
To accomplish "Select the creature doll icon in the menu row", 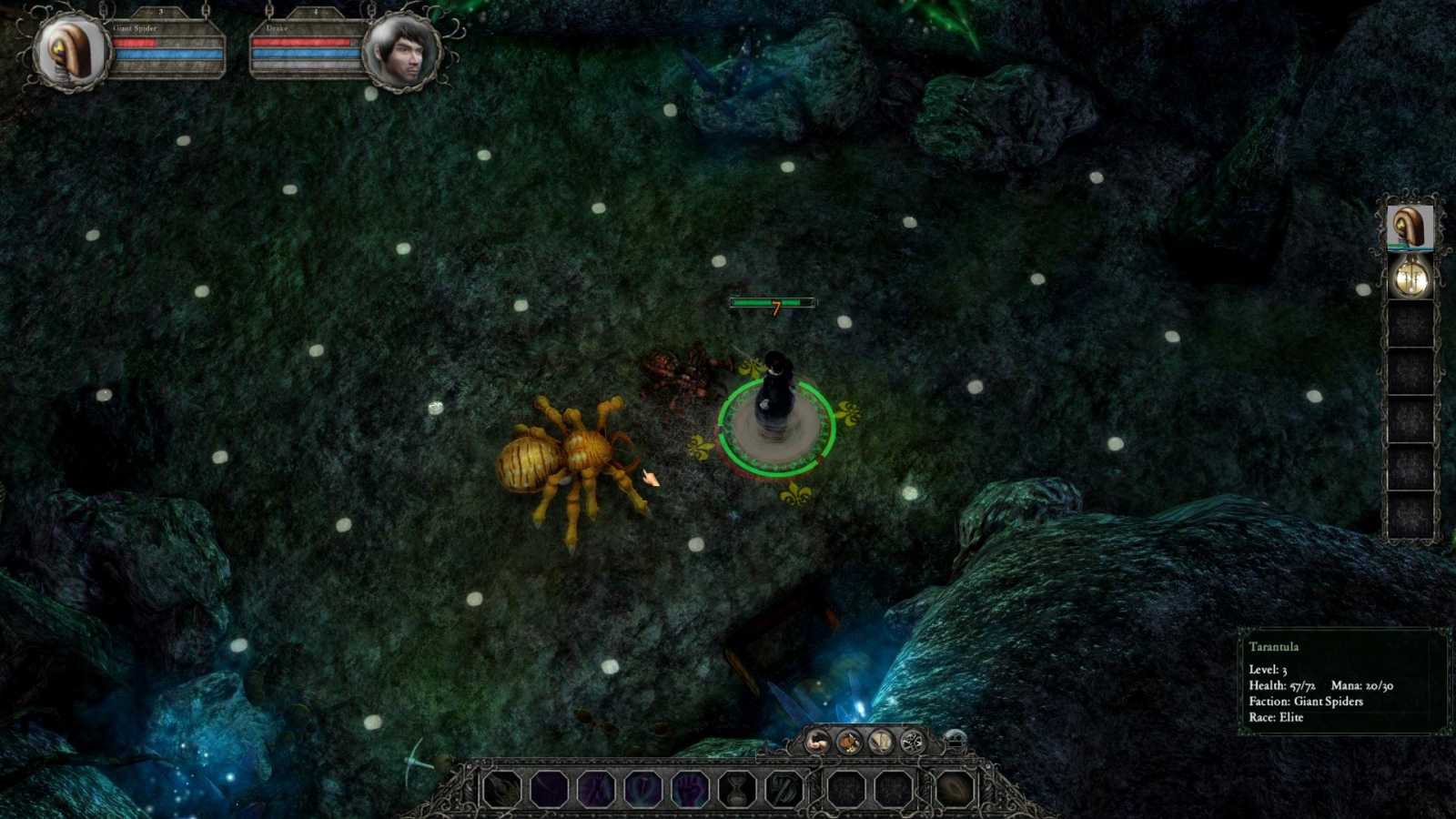I will point(849,741).
